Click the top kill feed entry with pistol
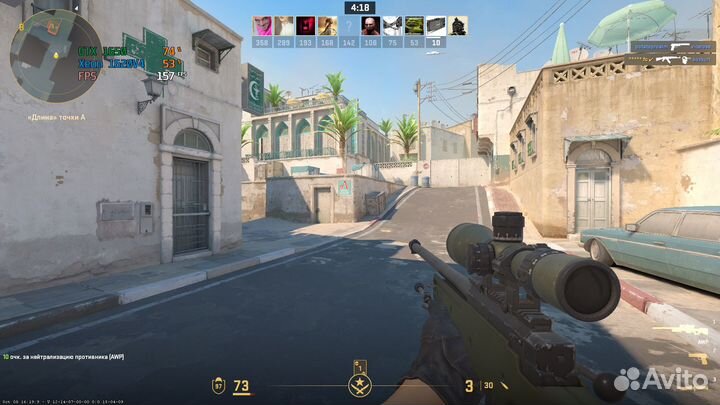The width and height of the screenshot is (720, 405). point(674,46)
